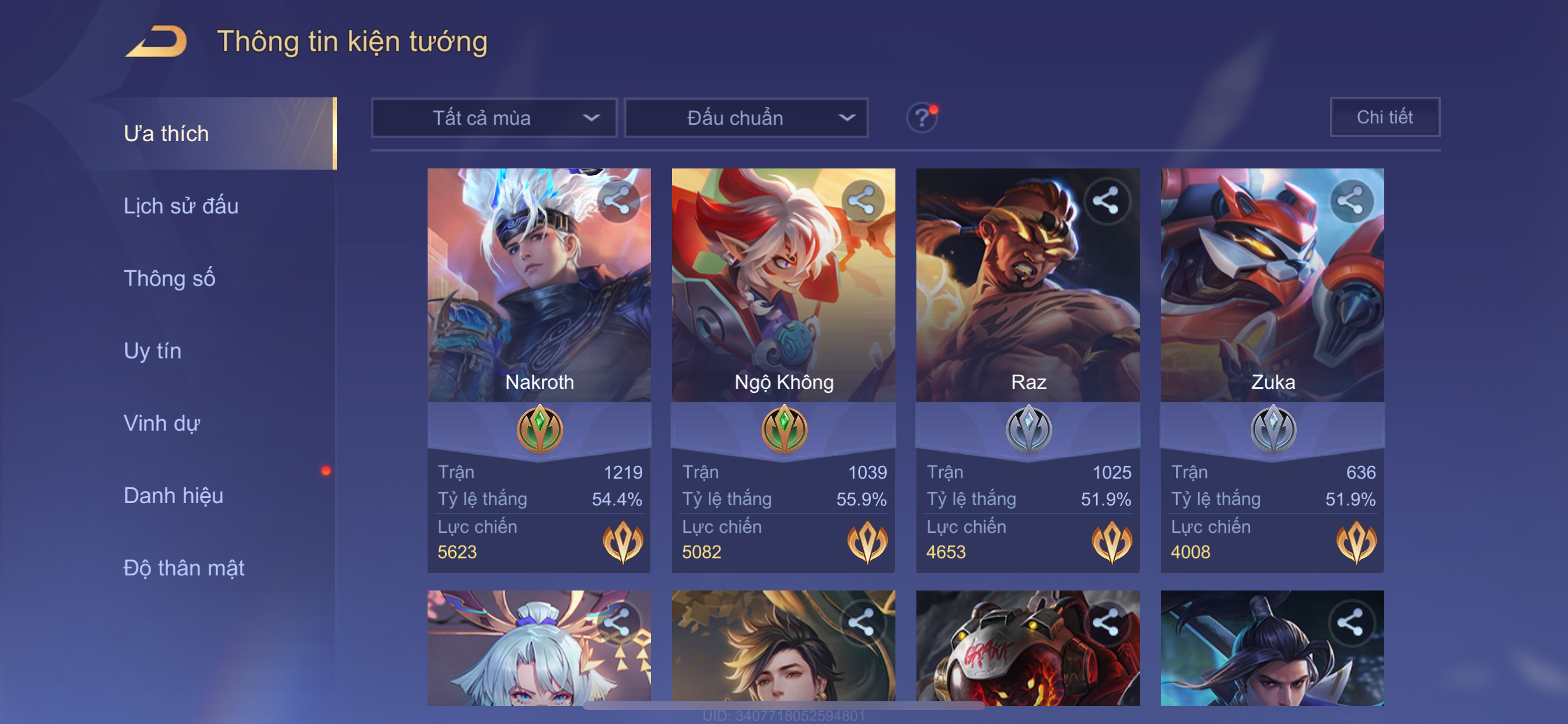This screenshot has width=1568, height=724.
Task: Open the Vinh dự tab
Action: (162, 423)
